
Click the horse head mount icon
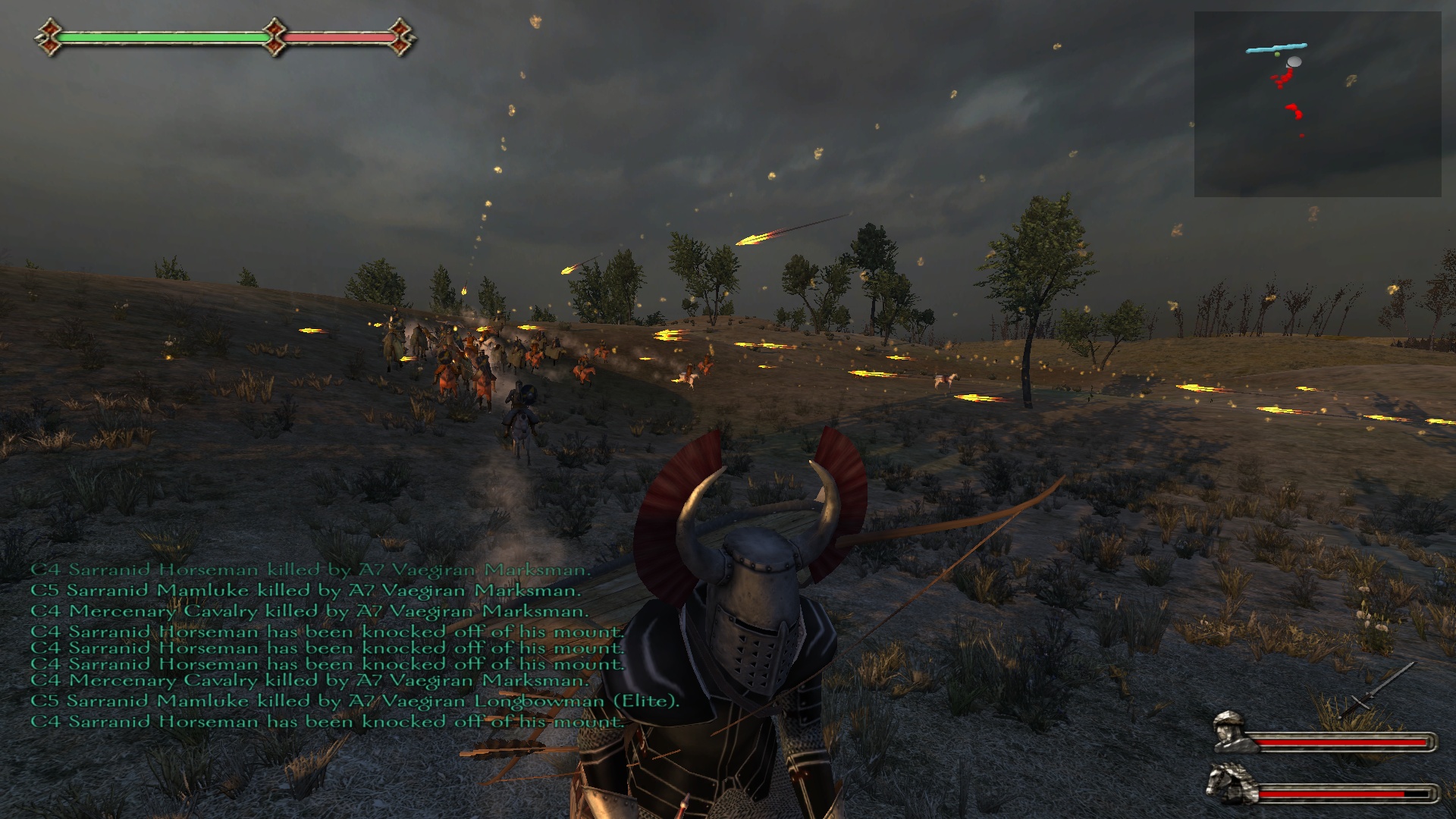pos(1229,783)
